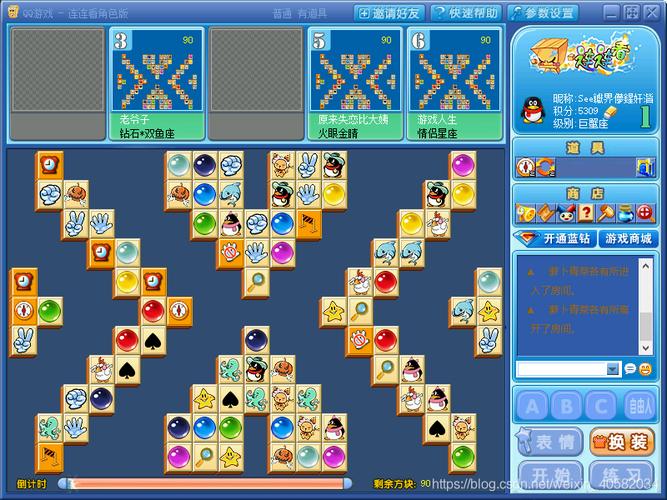Choose the 练习 practice button
Screen dimensions: 667x500
[x=620, y=474]
